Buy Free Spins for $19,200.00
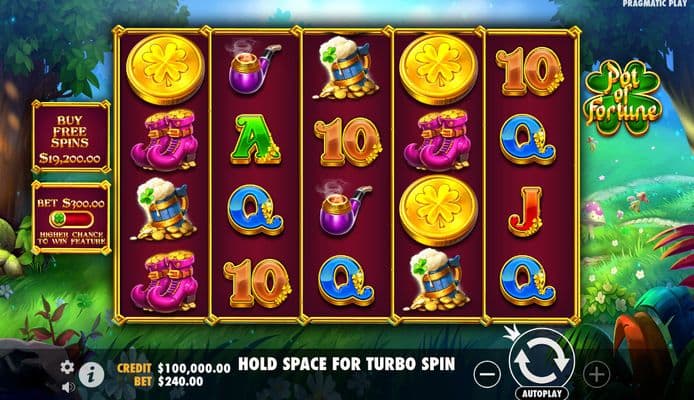This screenshot has height=400, width=694. 71,136
